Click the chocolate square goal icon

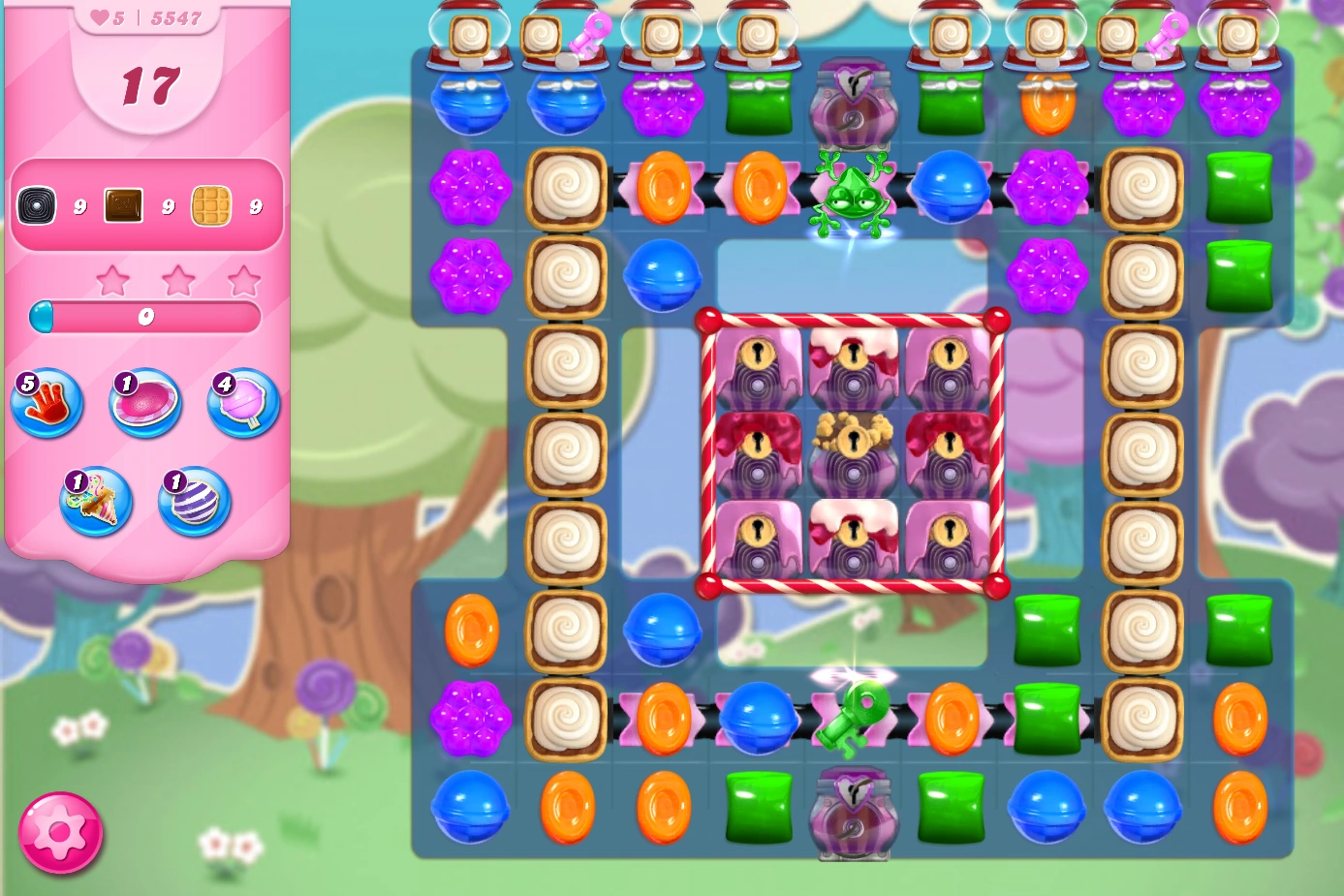124,203
